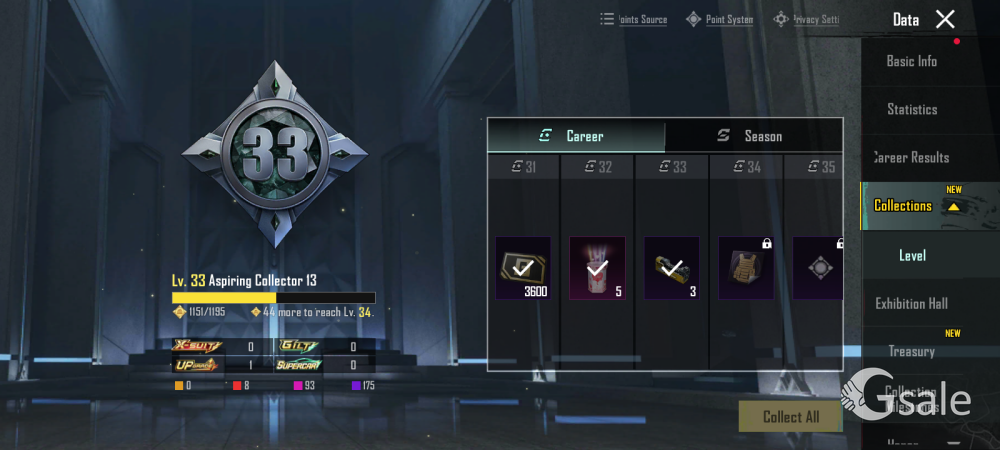1000x450 pixels.
Task: Switch to the Career tab
Action: tap(576, 136)
